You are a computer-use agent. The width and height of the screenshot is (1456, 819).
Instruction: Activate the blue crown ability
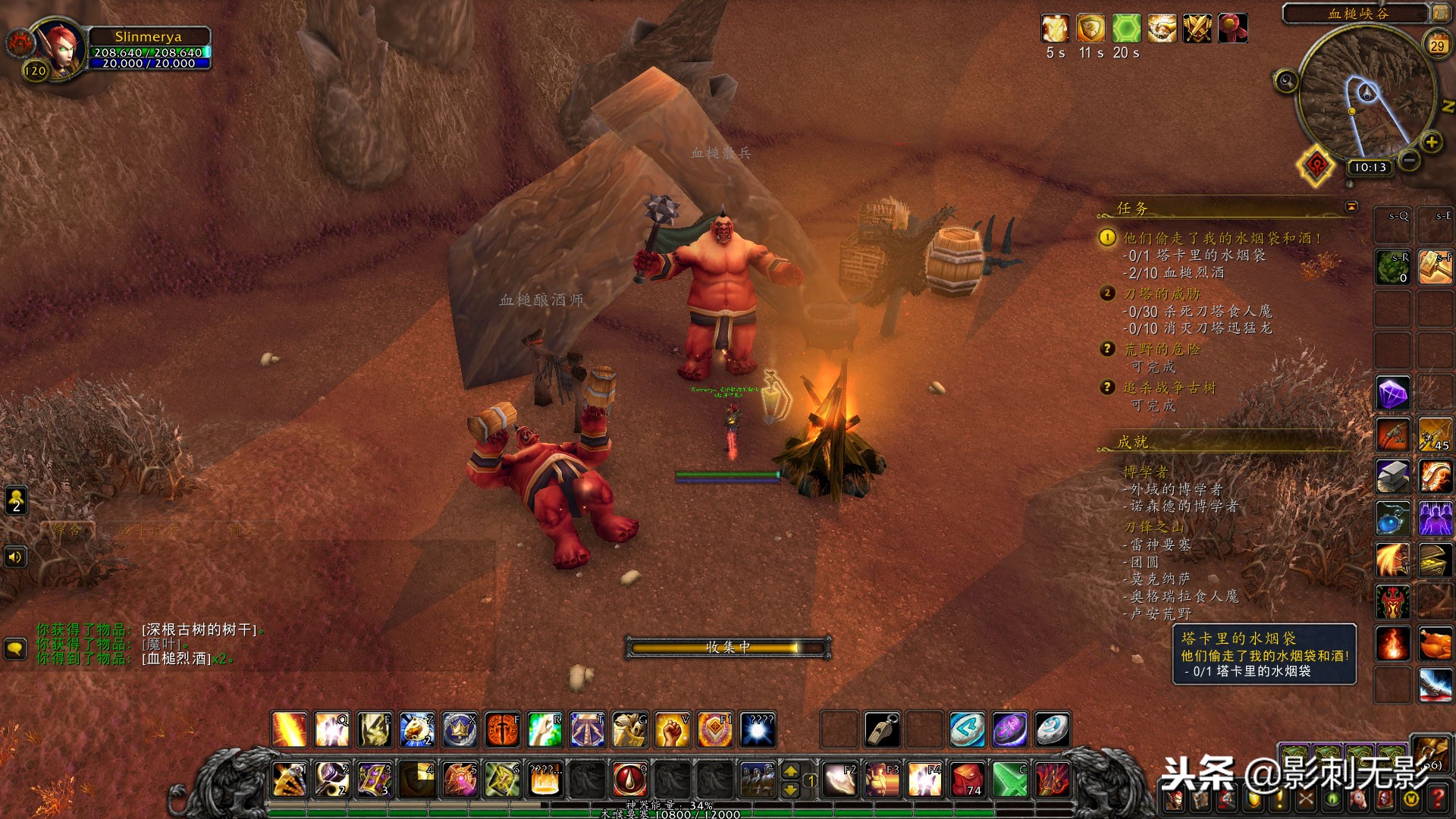pyautogui.click(x=460, y=730)
